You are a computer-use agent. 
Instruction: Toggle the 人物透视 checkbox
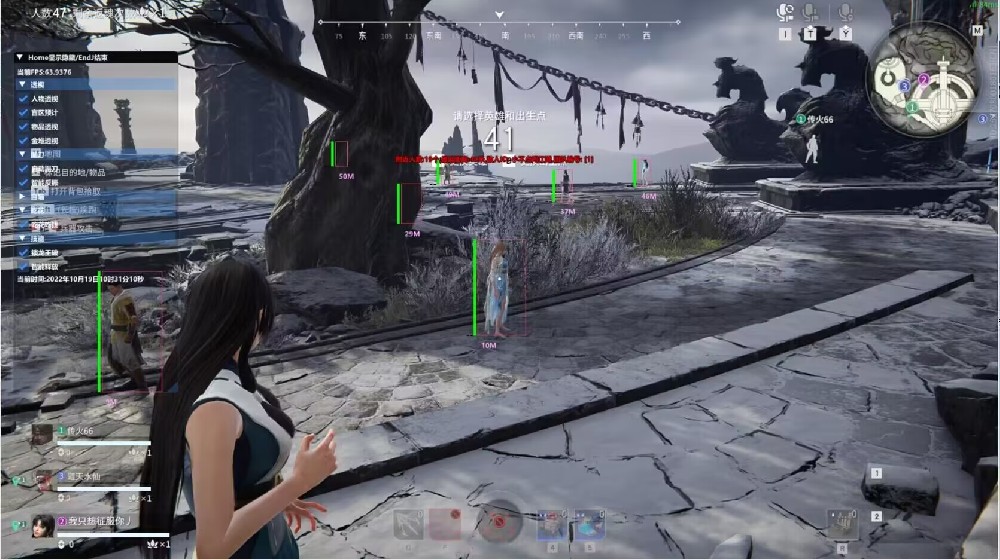click(23, 99)
